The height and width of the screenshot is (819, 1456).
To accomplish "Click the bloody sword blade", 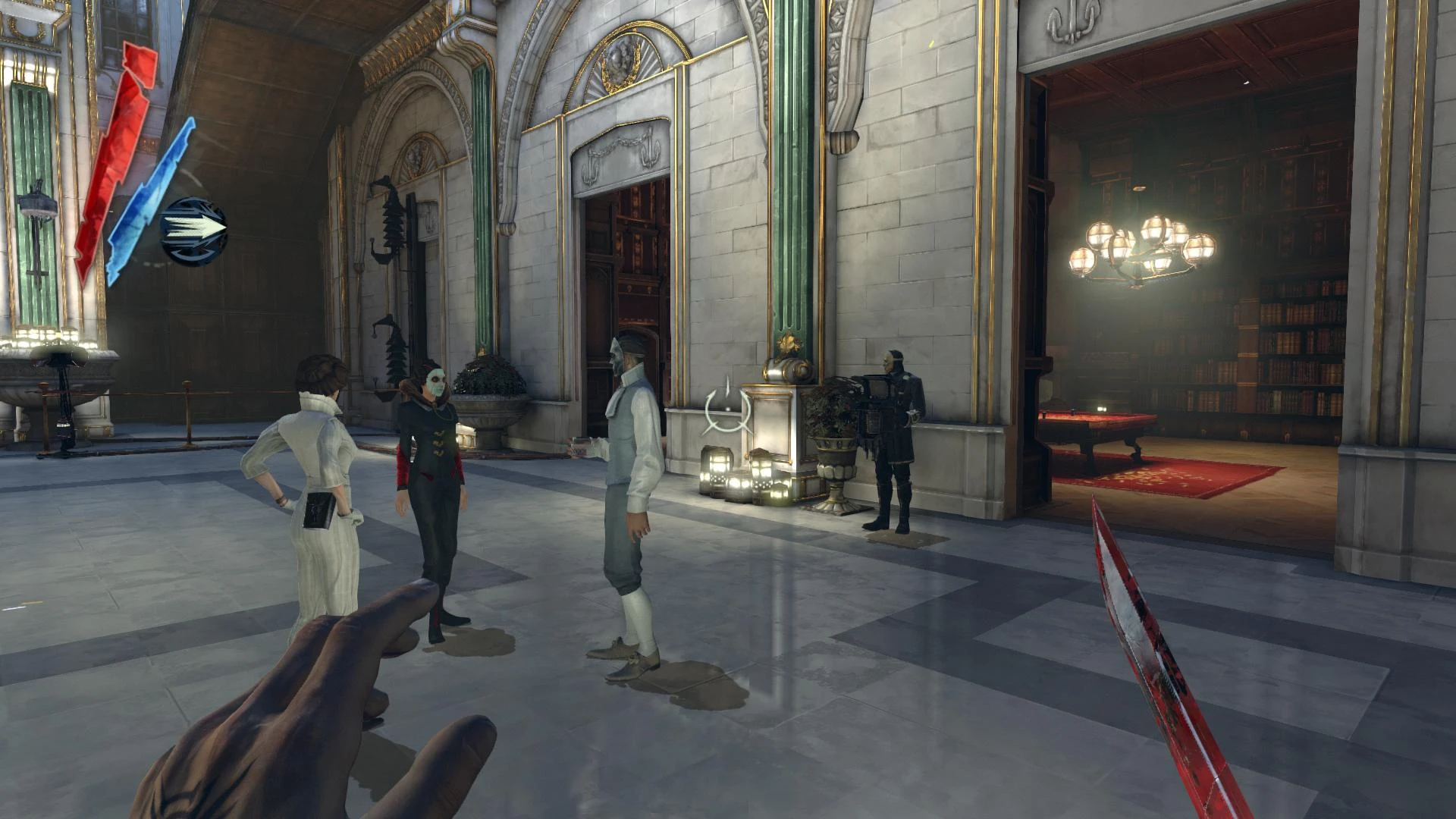I will 1153,667.
